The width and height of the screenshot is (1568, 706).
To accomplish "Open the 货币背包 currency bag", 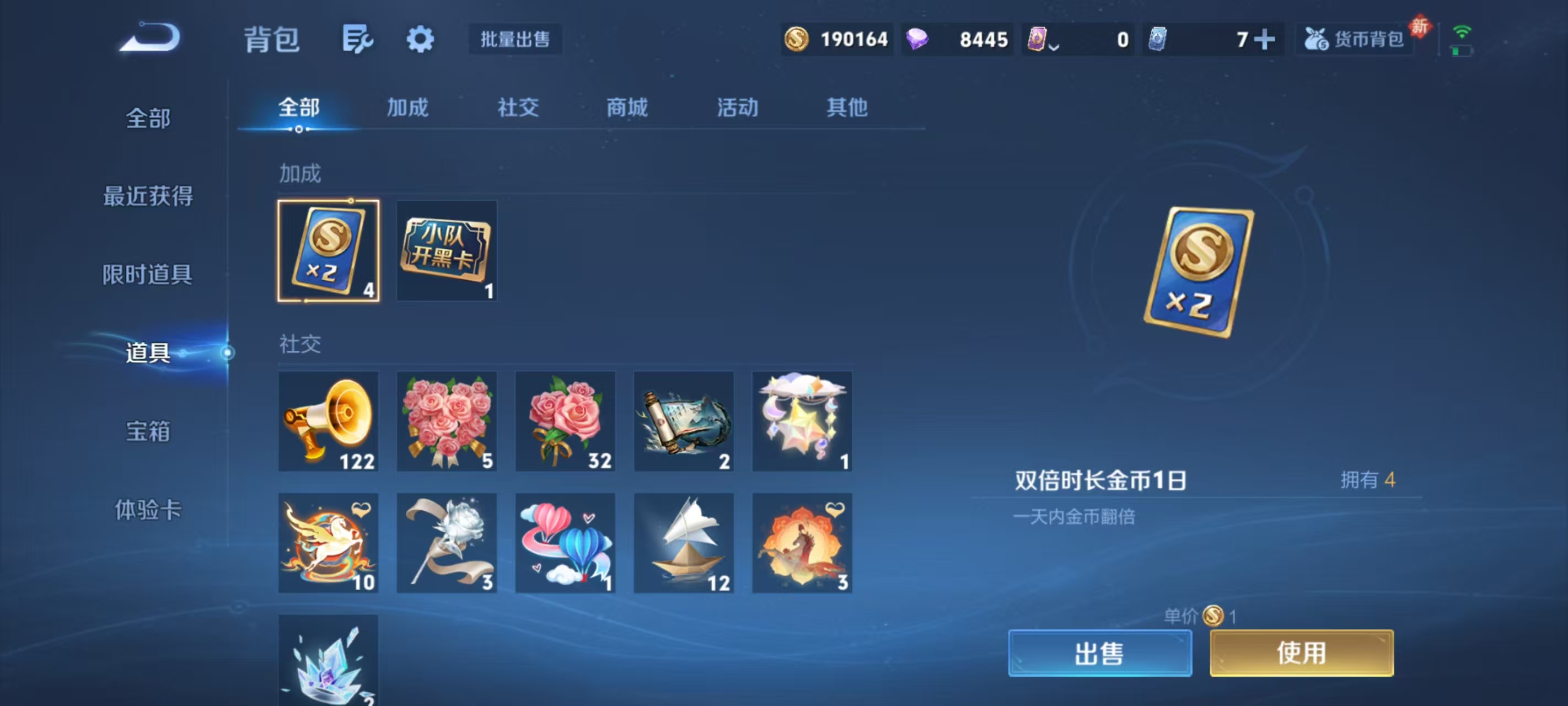I will [x=1354, y=39].
